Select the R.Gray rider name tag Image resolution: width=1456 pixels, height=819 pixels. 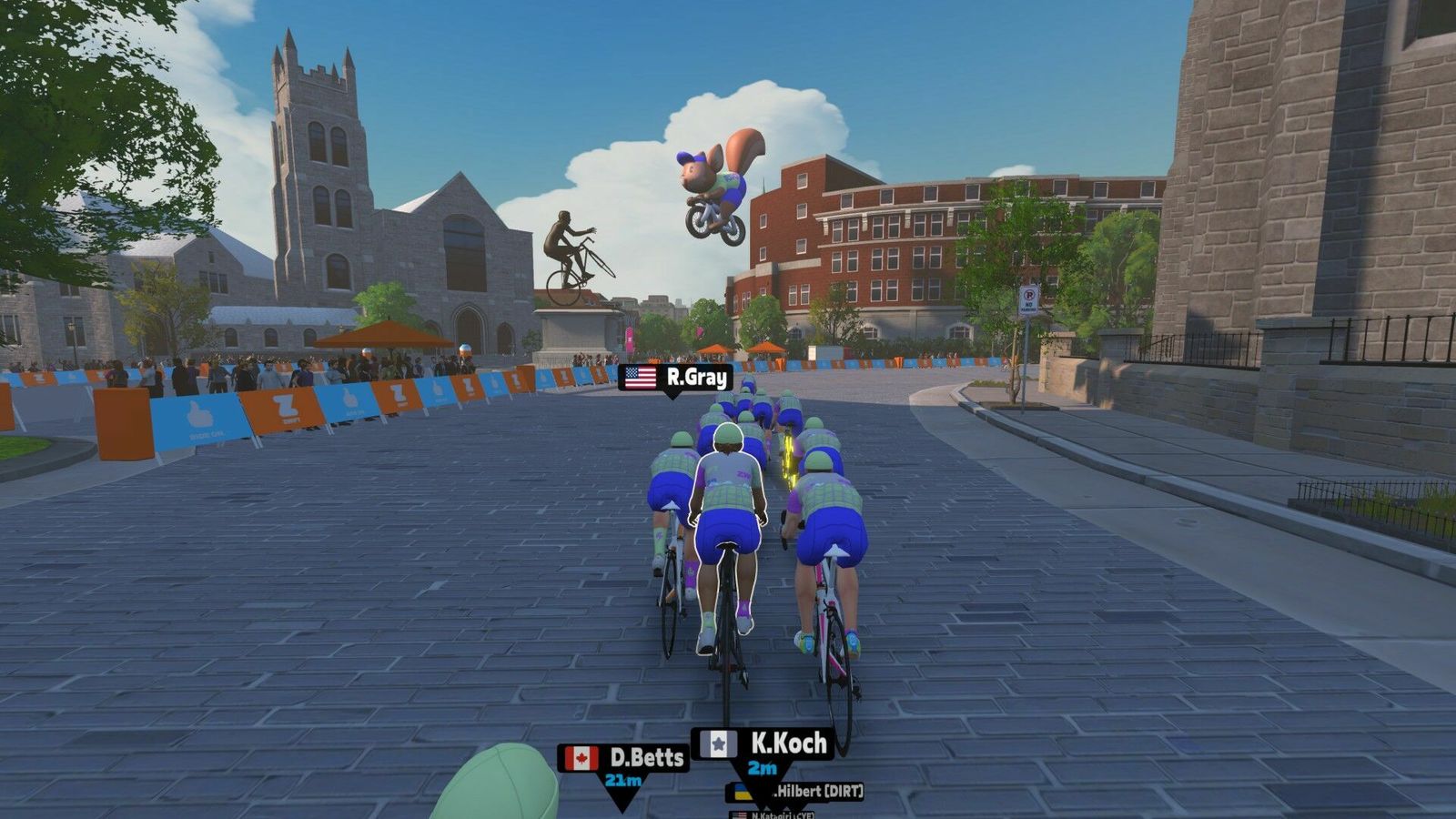(x=674, y=377)
